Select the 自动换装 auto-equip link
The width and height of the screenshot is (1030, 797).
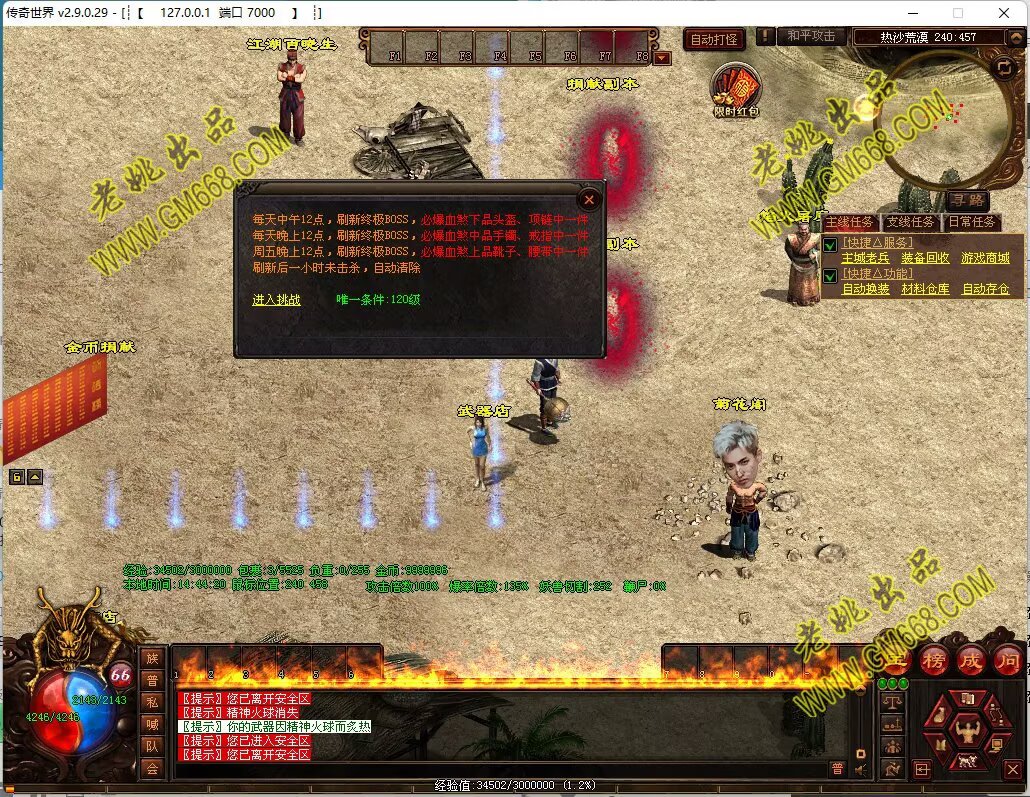865,289
